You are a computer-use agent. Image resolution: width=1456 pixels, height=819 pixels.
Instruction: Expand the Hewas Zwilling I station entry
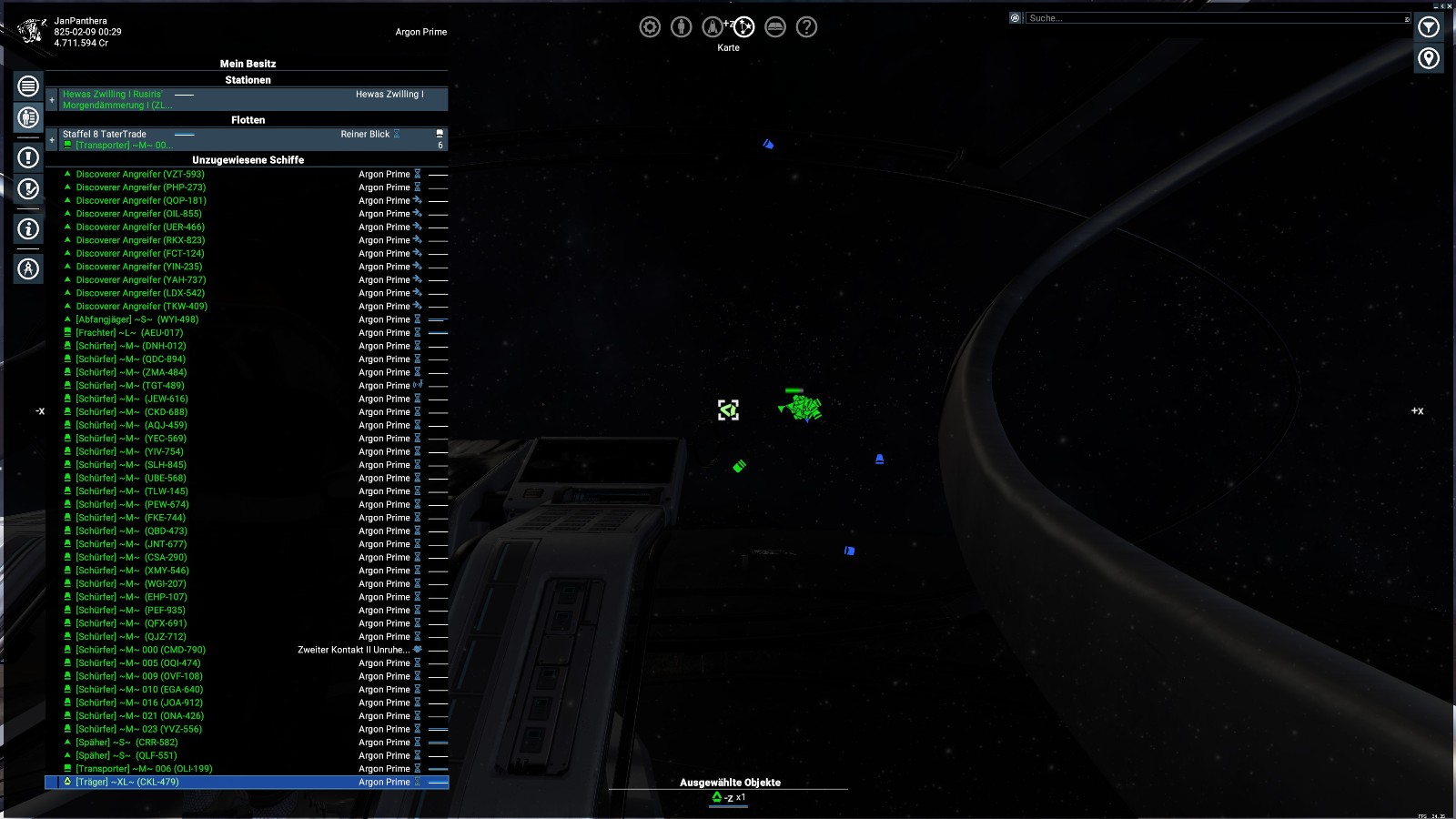pos(52,100)
